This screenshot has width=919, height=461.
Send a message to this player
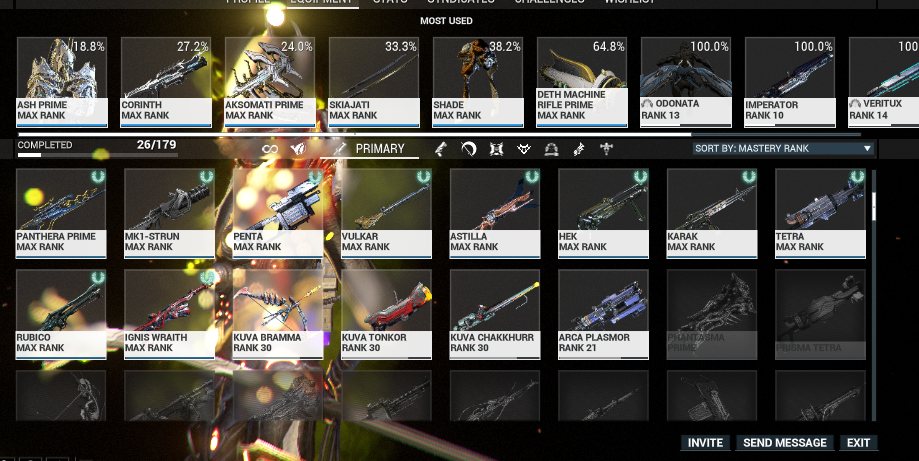click(x=786, y=443)
